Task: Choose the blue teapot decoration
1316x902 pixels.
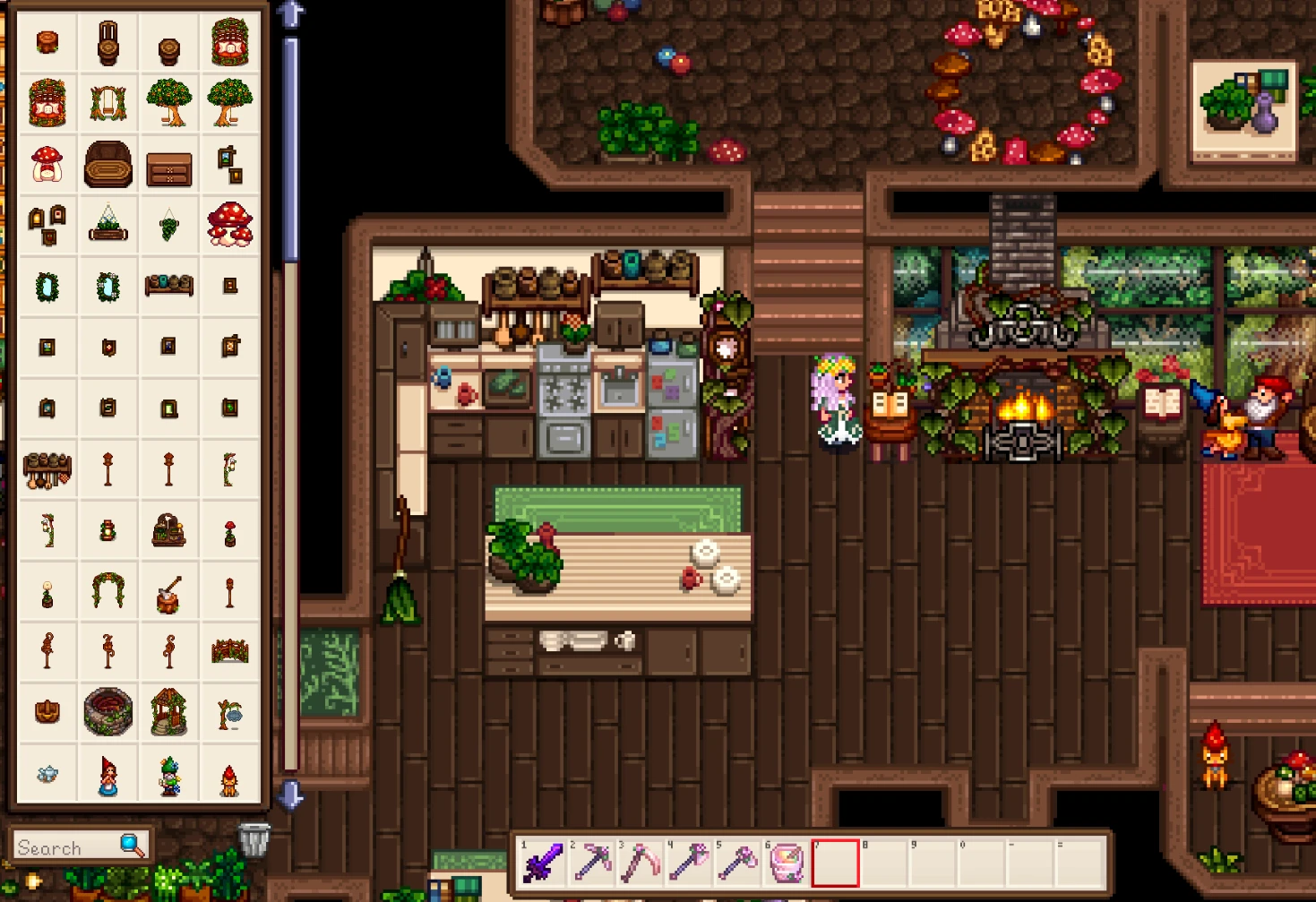Action: pos(47,775)
